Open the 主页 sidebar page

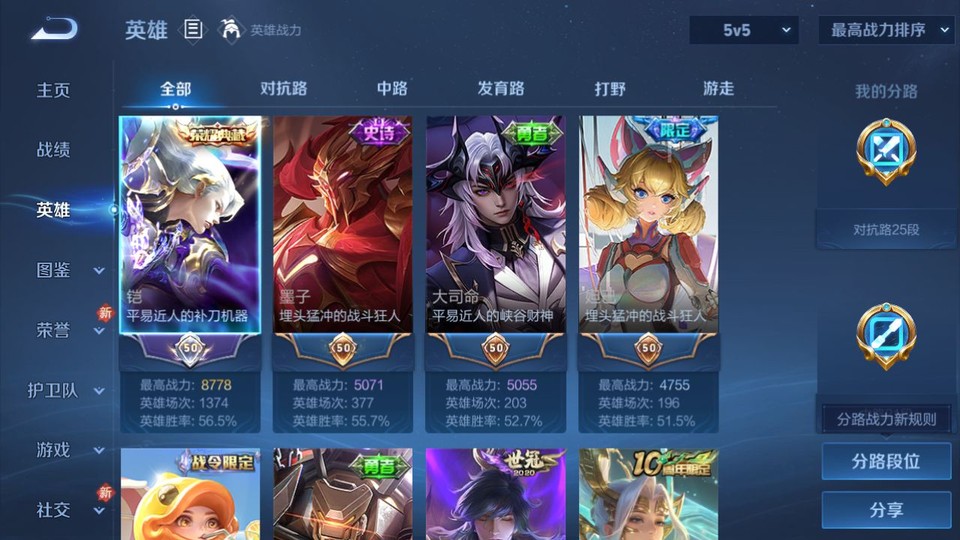click(x=54, y=90)
